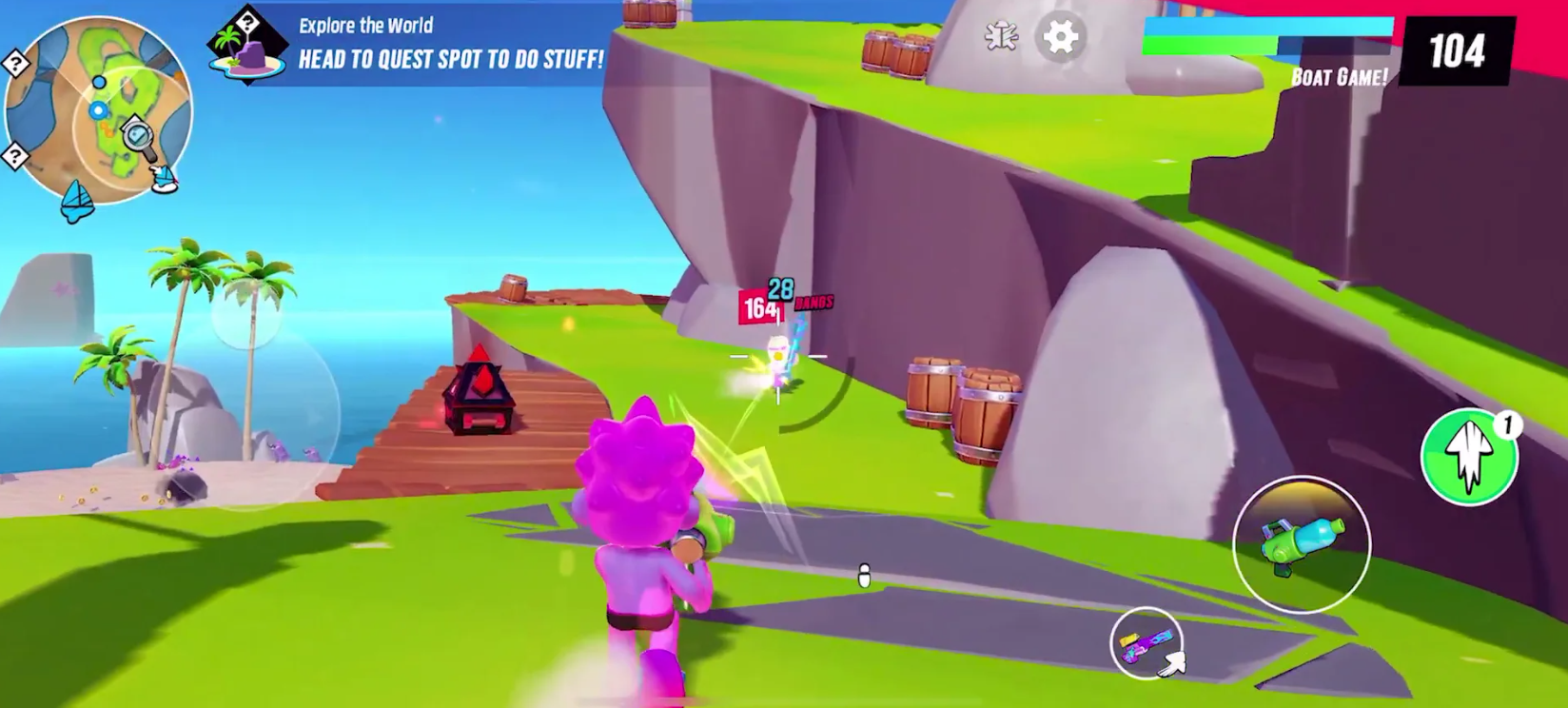Open the gear settings menu

point(1060,38)
